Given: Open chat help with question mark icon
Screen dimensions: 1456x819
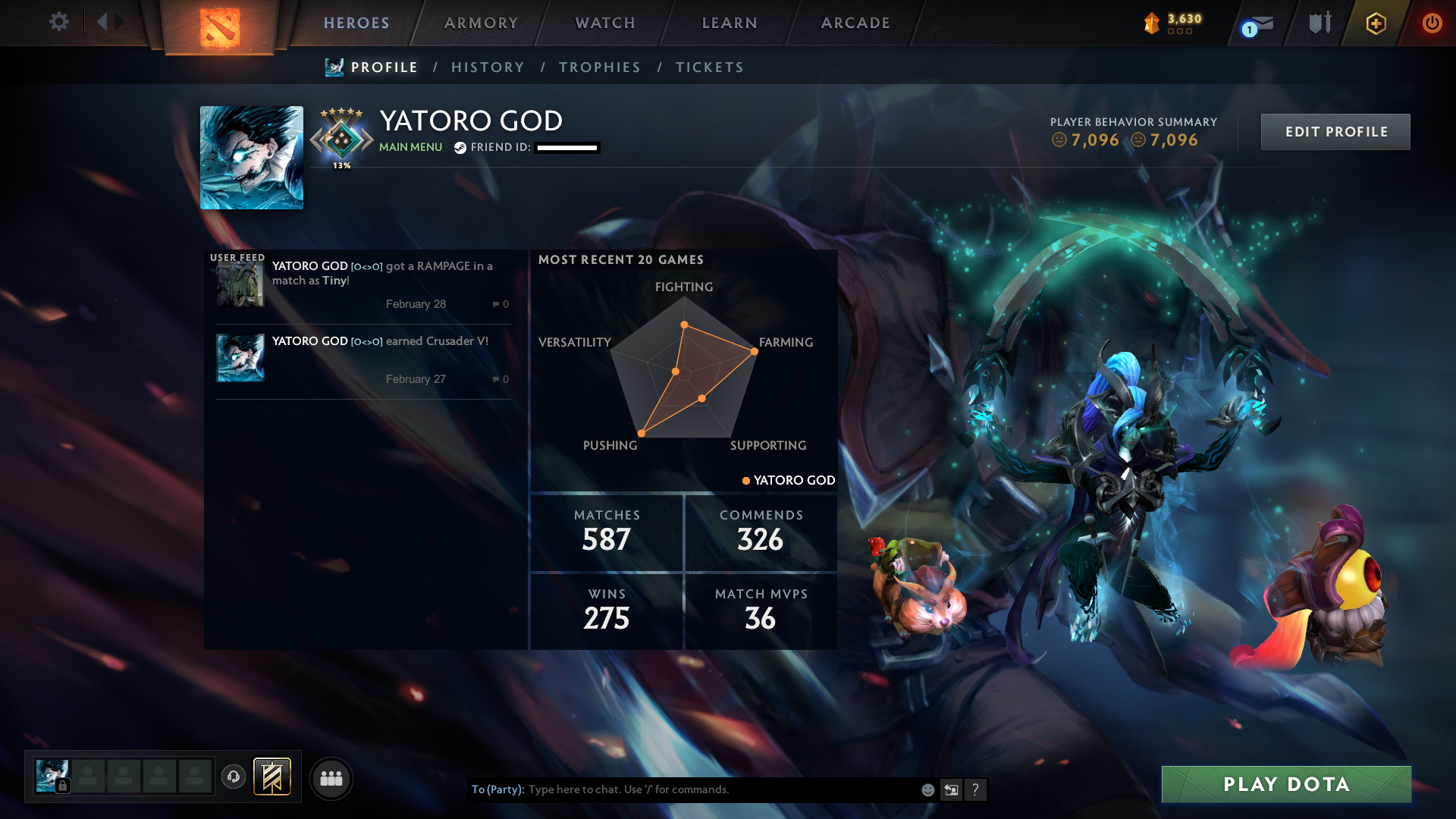Looking at the screenshot, I should point(976,789).
